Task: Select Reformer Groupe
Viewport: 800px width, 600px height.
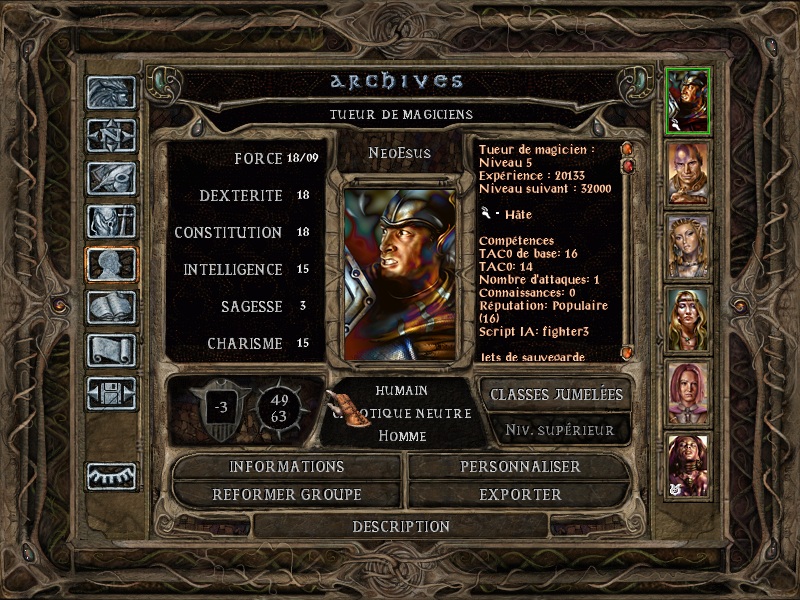Action: pyautogui.click(x=287, y=495)
